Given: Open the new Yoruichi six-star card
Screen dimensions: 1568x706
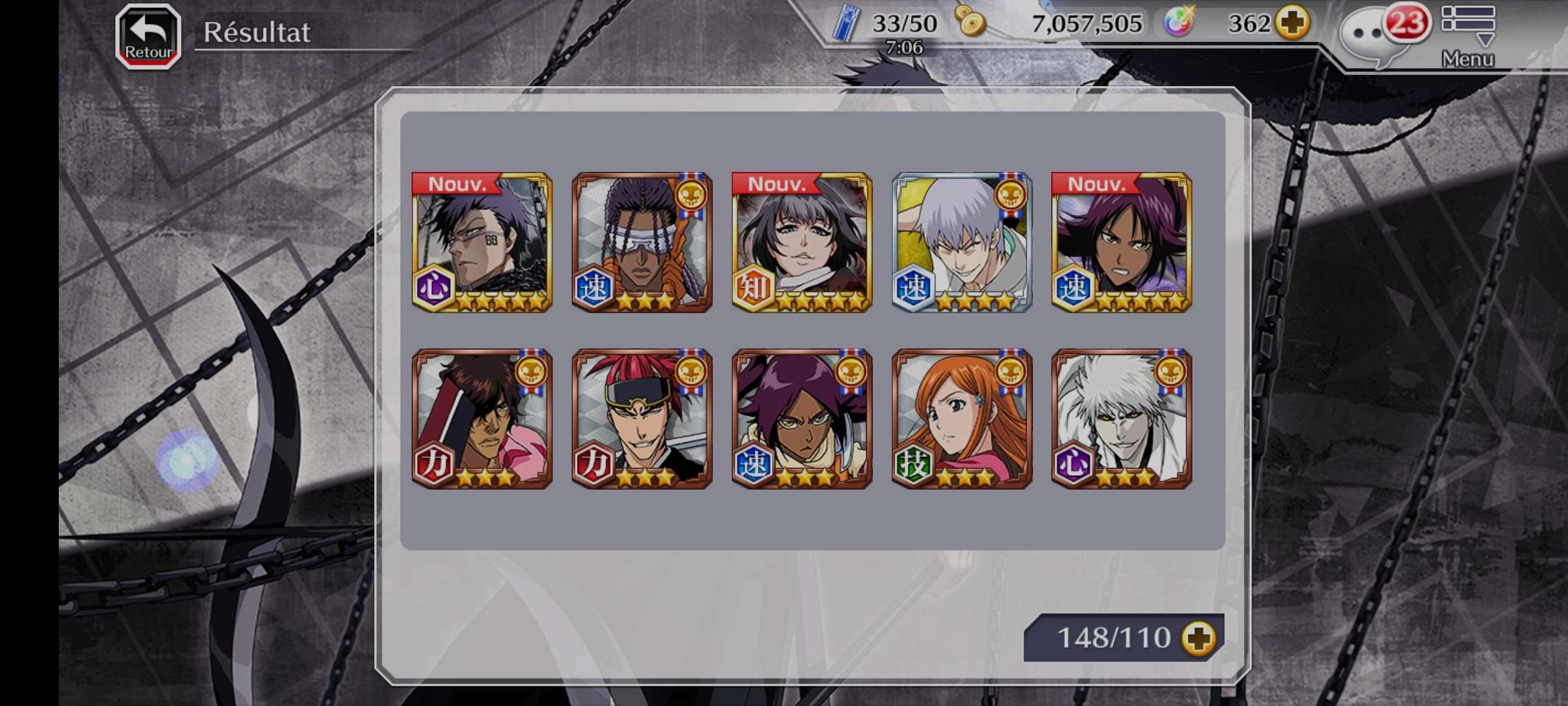Looking at the screenshot, I should 1121,243.
